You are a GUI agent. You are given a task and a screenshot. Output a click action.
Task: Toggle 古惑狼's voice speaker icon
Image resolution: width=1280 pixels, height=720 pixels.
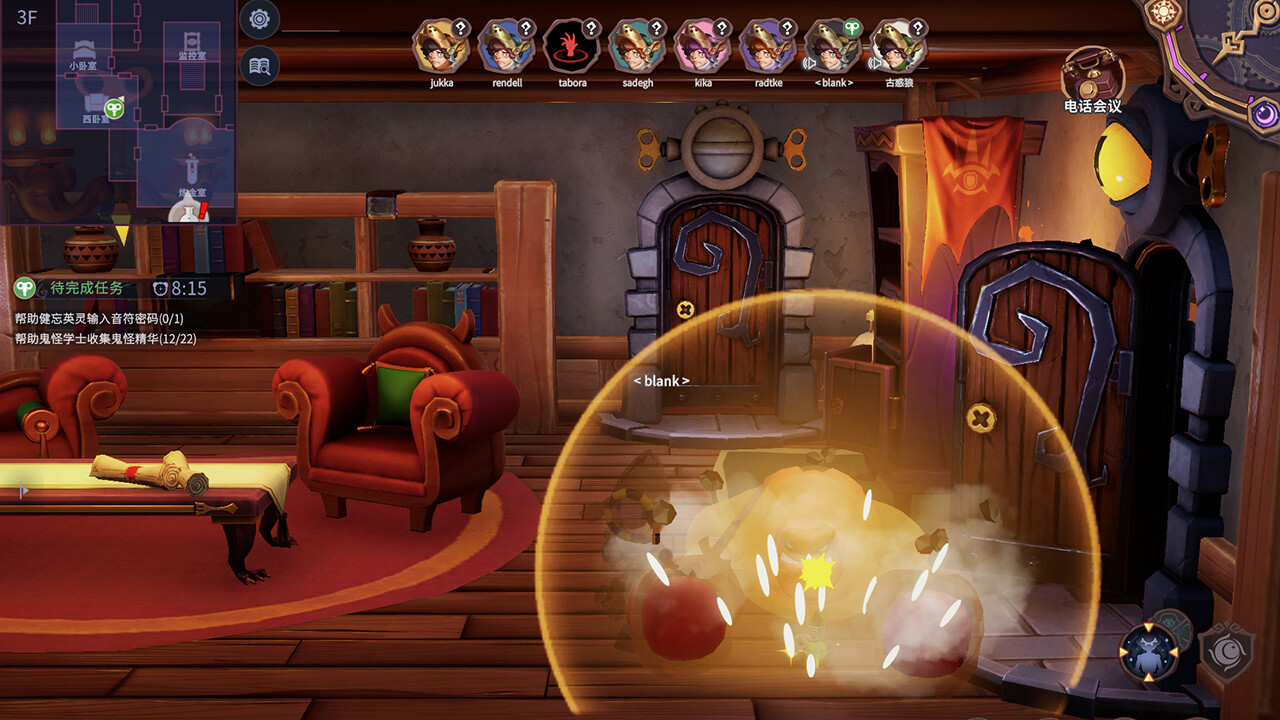coord(873,63)
